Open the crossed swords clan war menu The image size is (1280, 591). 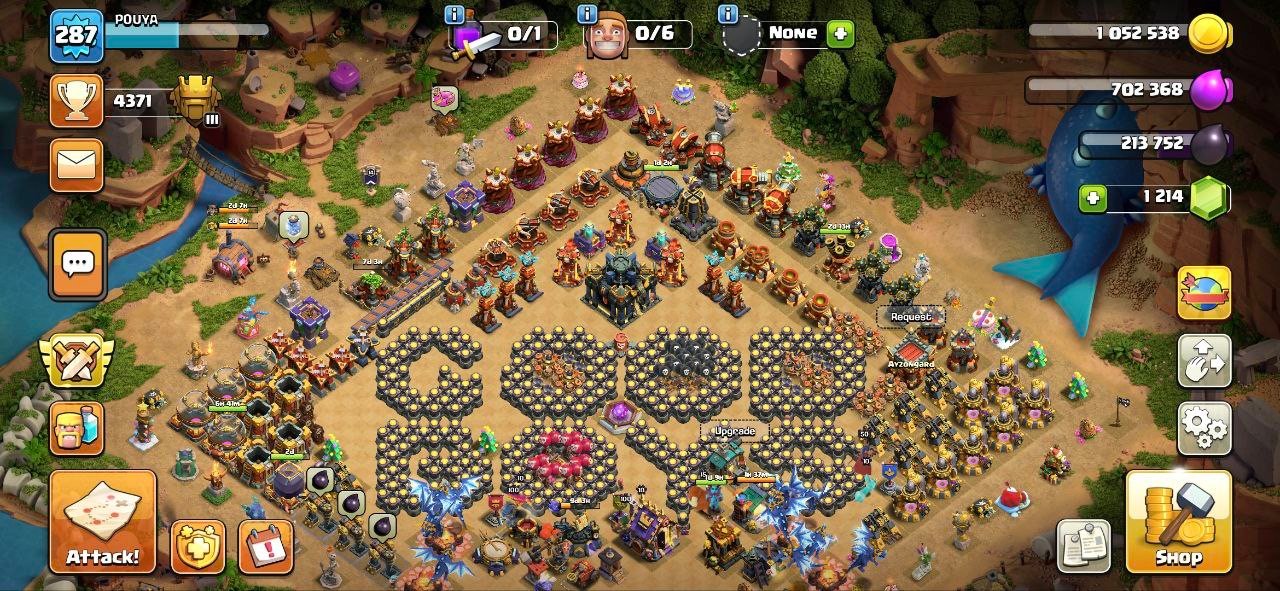(76, 360)
